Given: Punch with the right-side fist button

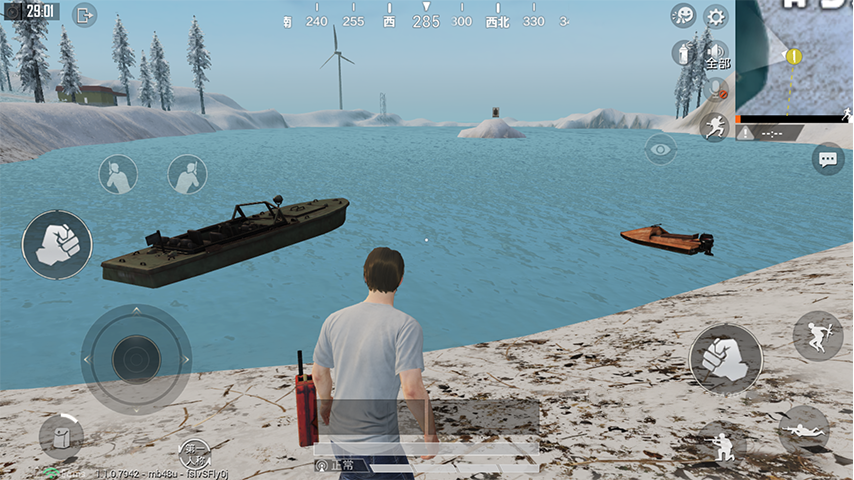Looking at the screenshot, I should 725,358.
